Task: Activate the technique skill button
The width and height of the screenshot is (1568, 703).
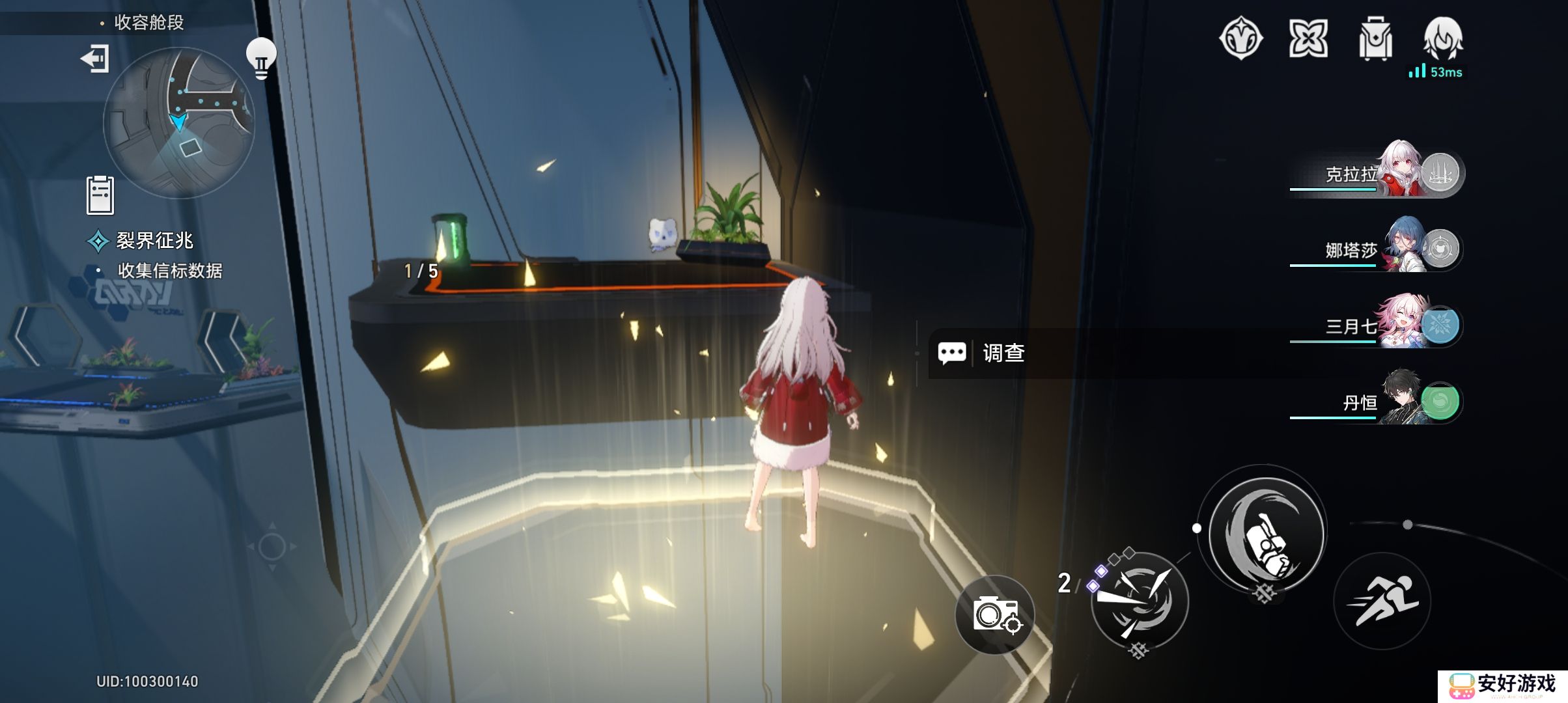Action: click(1140, 600)
